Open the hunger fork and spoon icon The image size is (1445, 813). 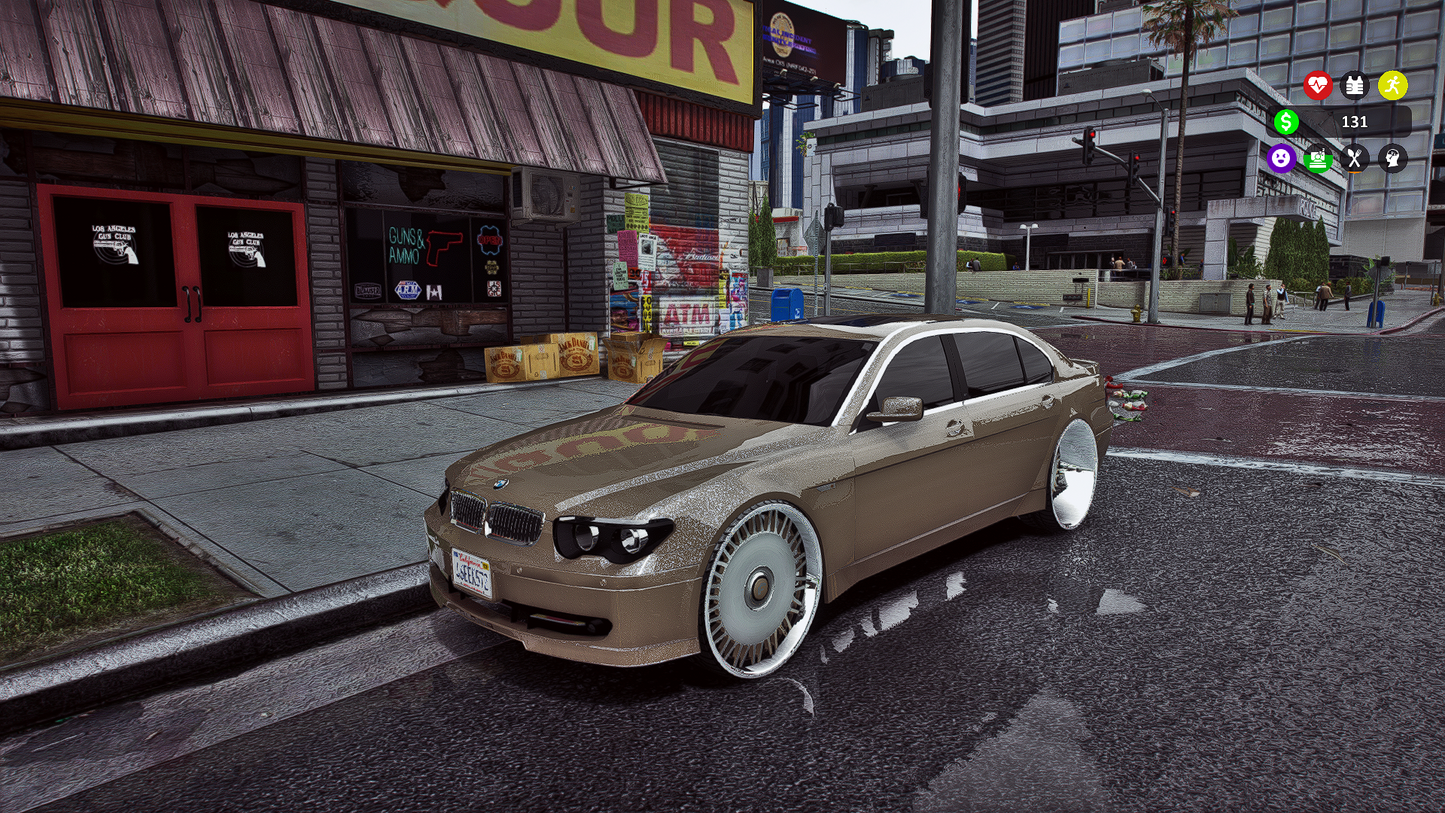(x=1355, y=158)
